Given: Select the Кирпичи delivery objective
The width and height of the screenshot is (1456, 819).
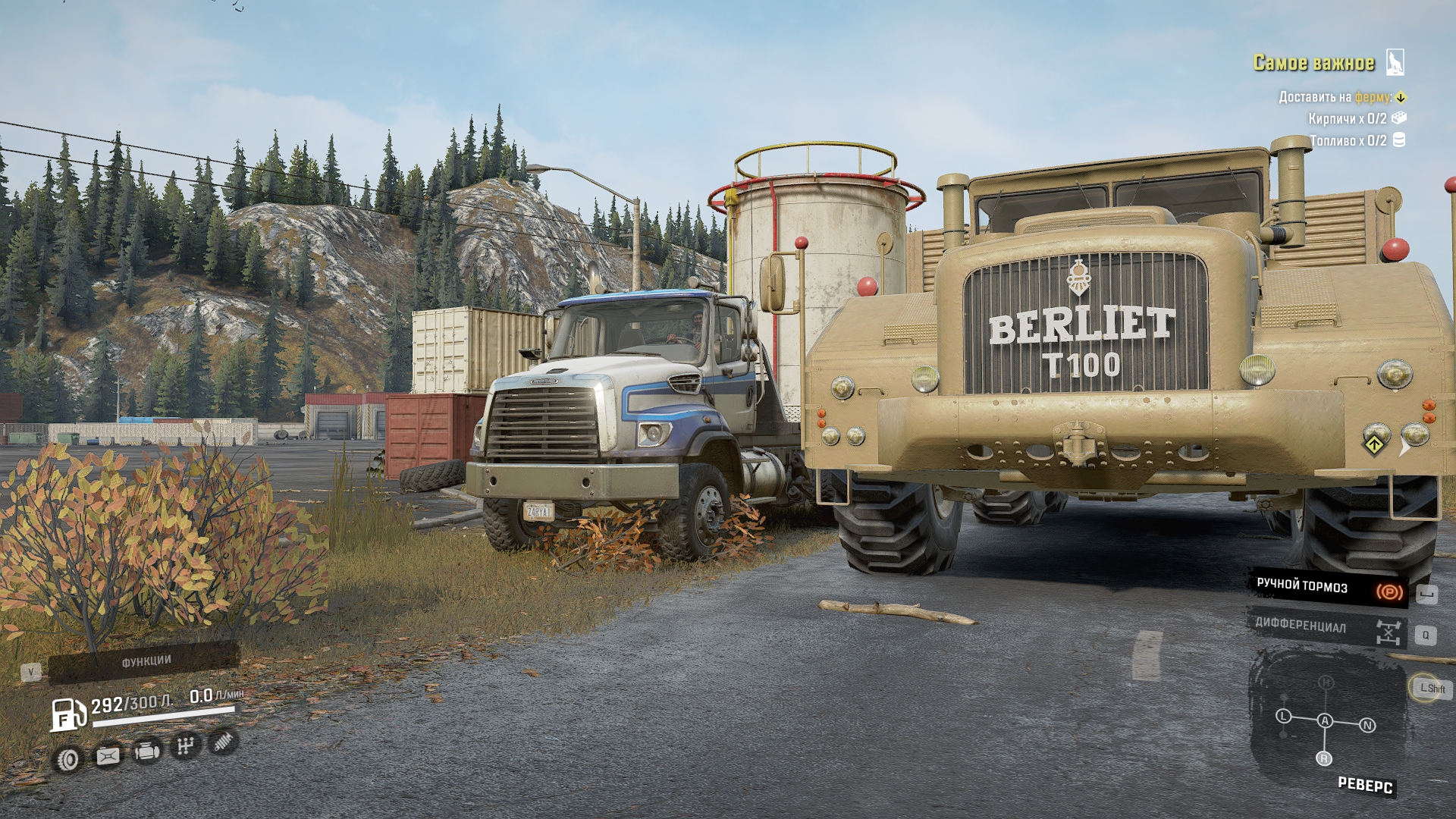Looking at the screenshot, I should pyautogui.click(x=1348, y=119).
